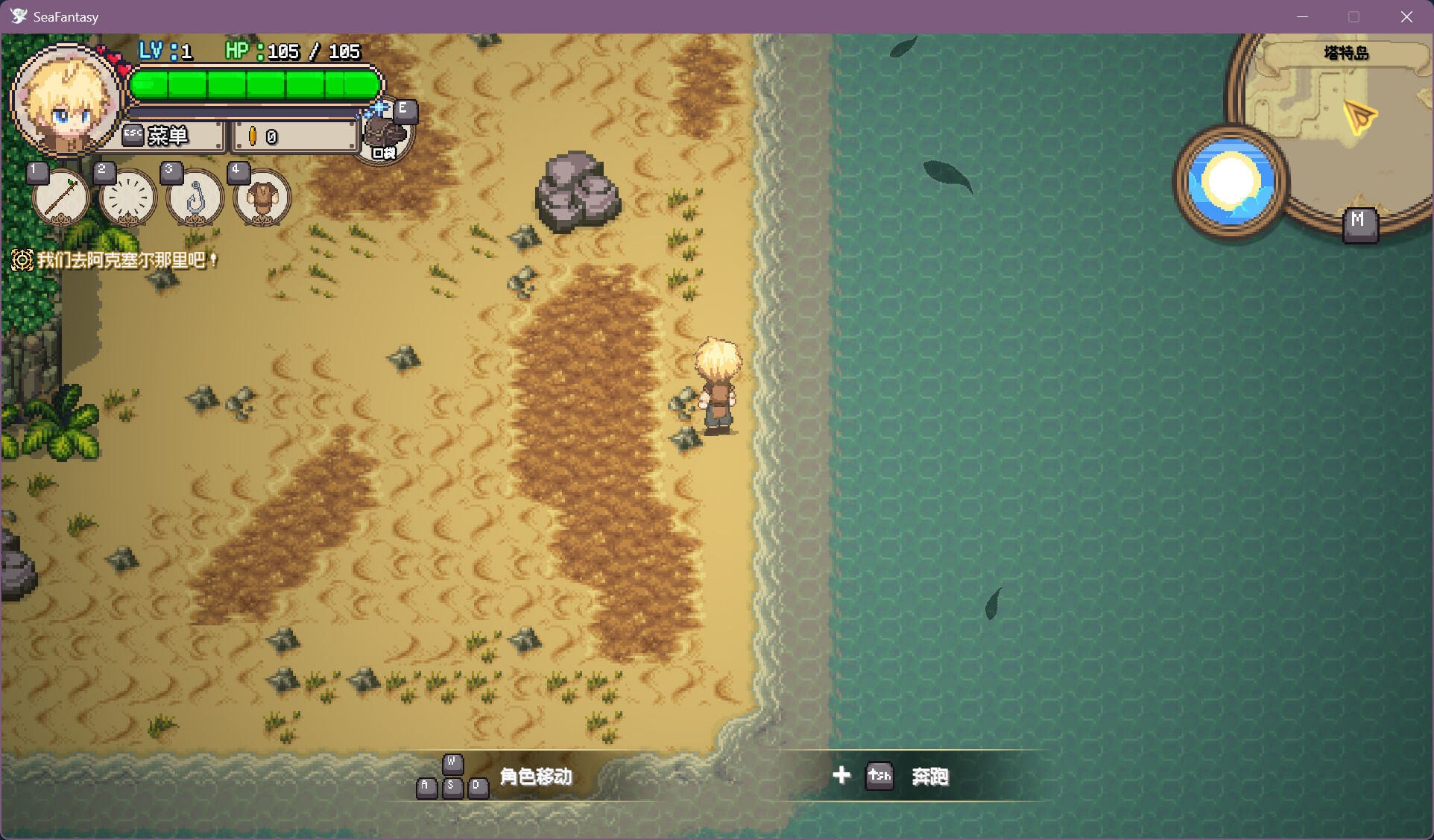The image size is (1434, 840).
Task: Select the fishing hook hotbar slot
Action: [195, 198]
